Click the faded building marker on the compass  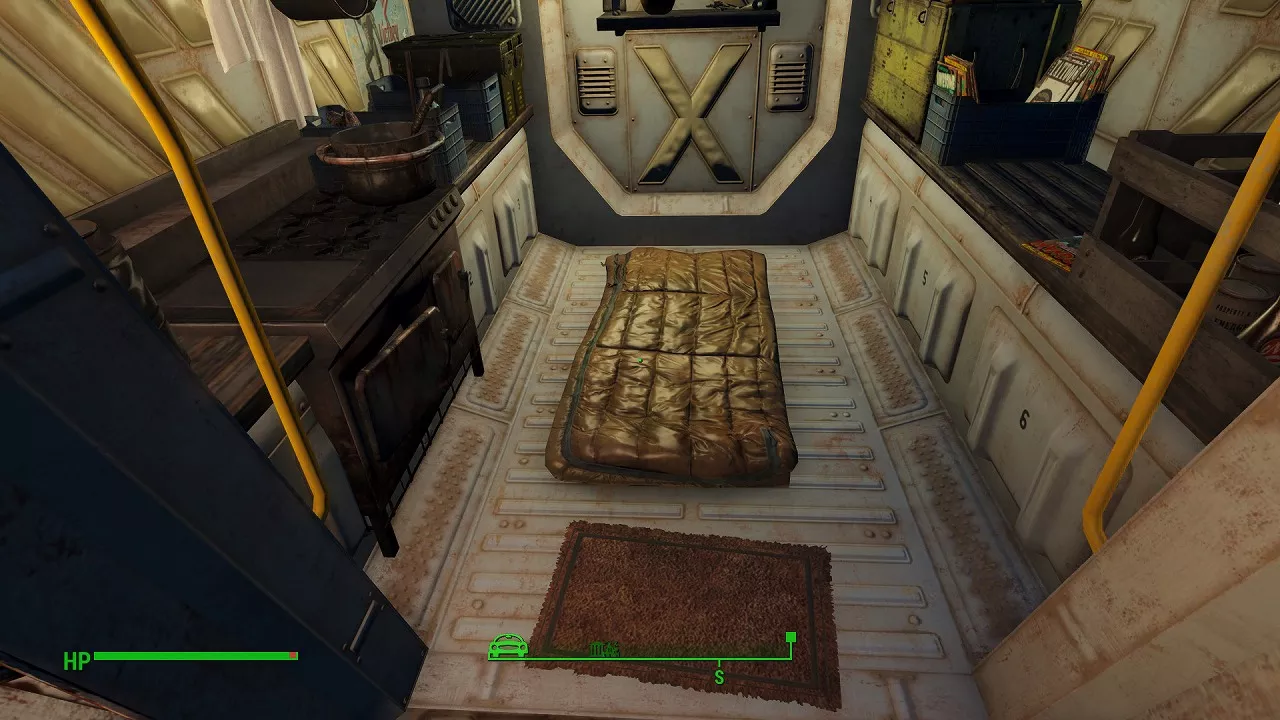[x=604, y=649]
